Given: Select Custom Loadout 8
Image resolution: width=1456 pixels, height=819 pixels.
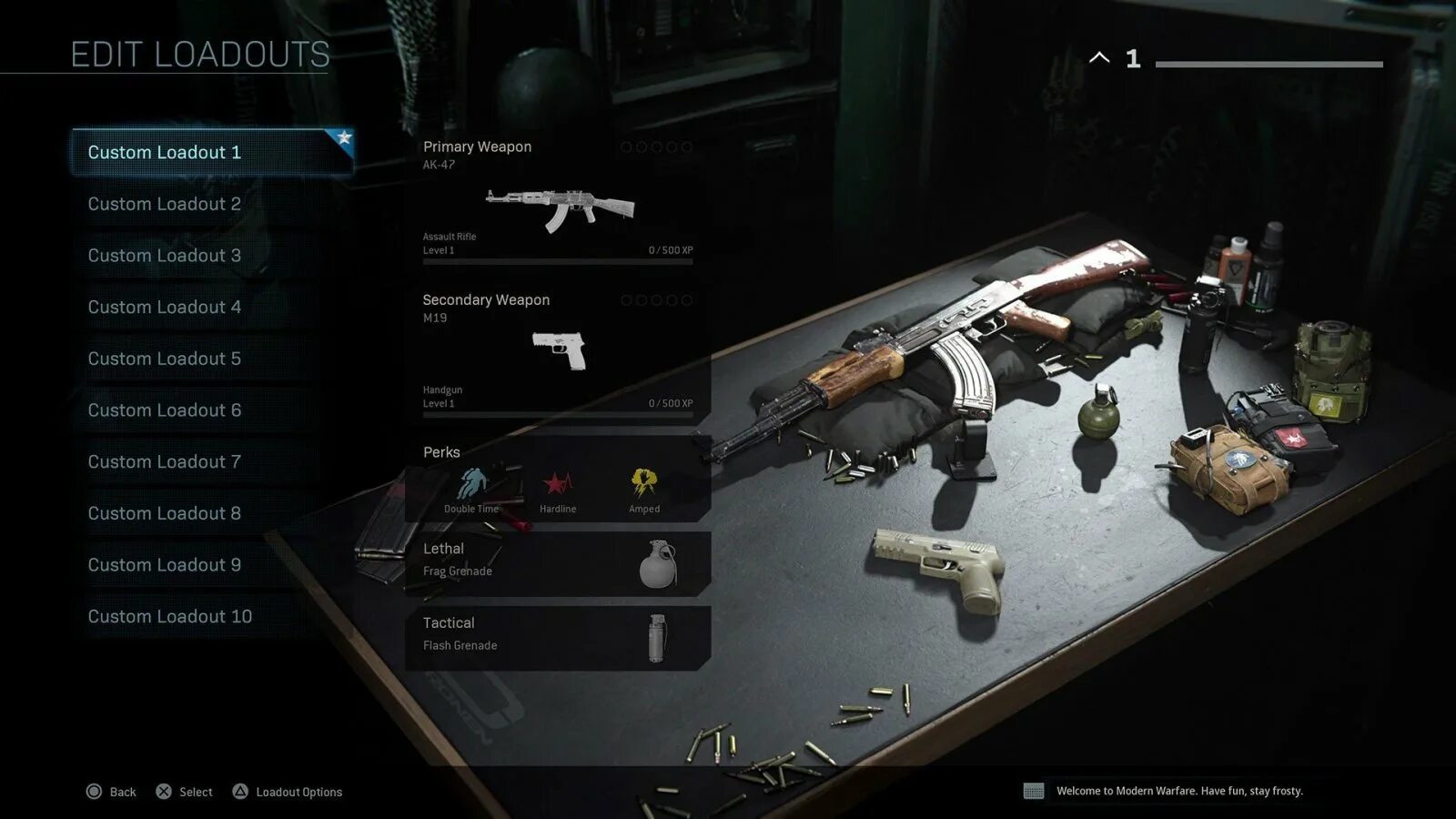Looking at the screenshot, I should click(165, 513).
